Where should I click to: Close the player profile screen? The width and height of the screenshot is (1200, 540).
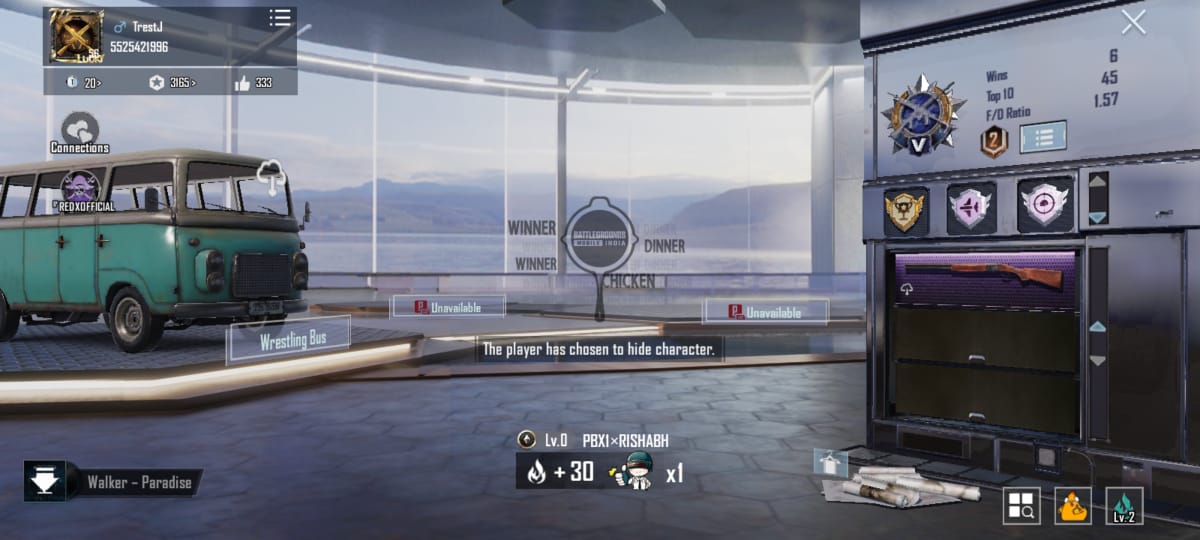1133,22
